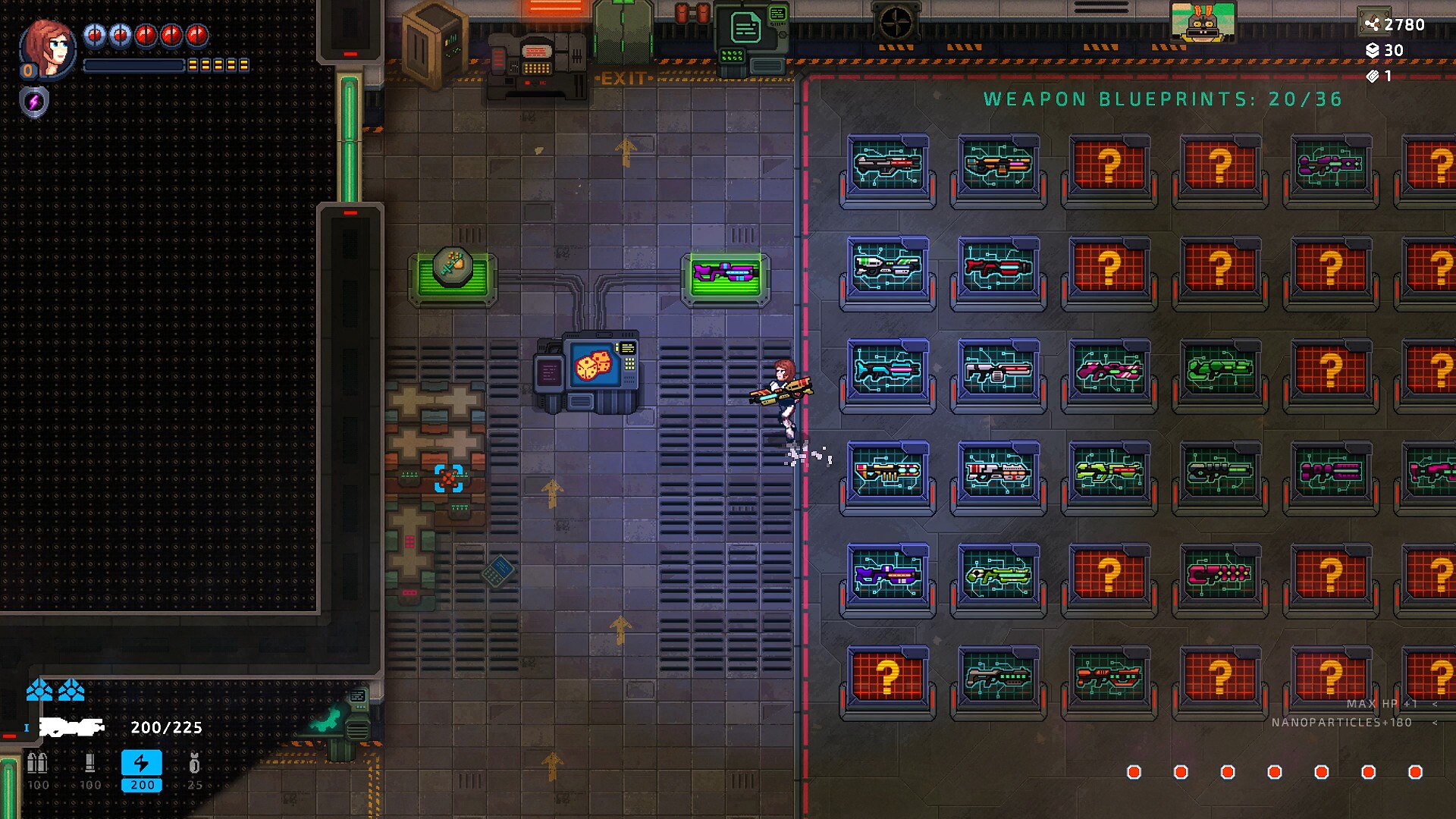
Task: Click the nanoparticles counter icon showing 2780
Action: tap(1374, 24)
